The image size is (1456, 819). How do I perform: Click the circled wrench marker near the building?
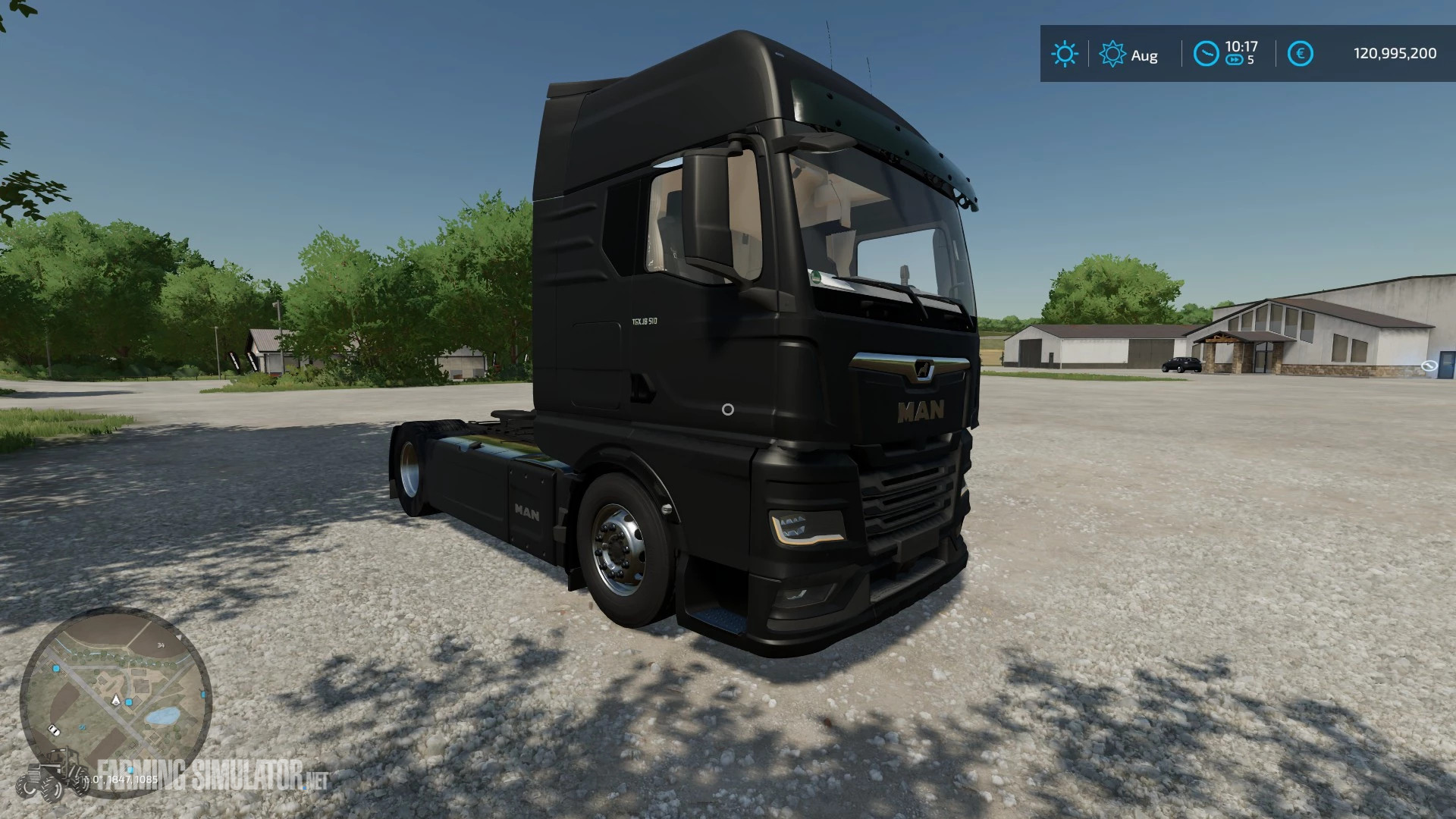[x=1429, y=365]
